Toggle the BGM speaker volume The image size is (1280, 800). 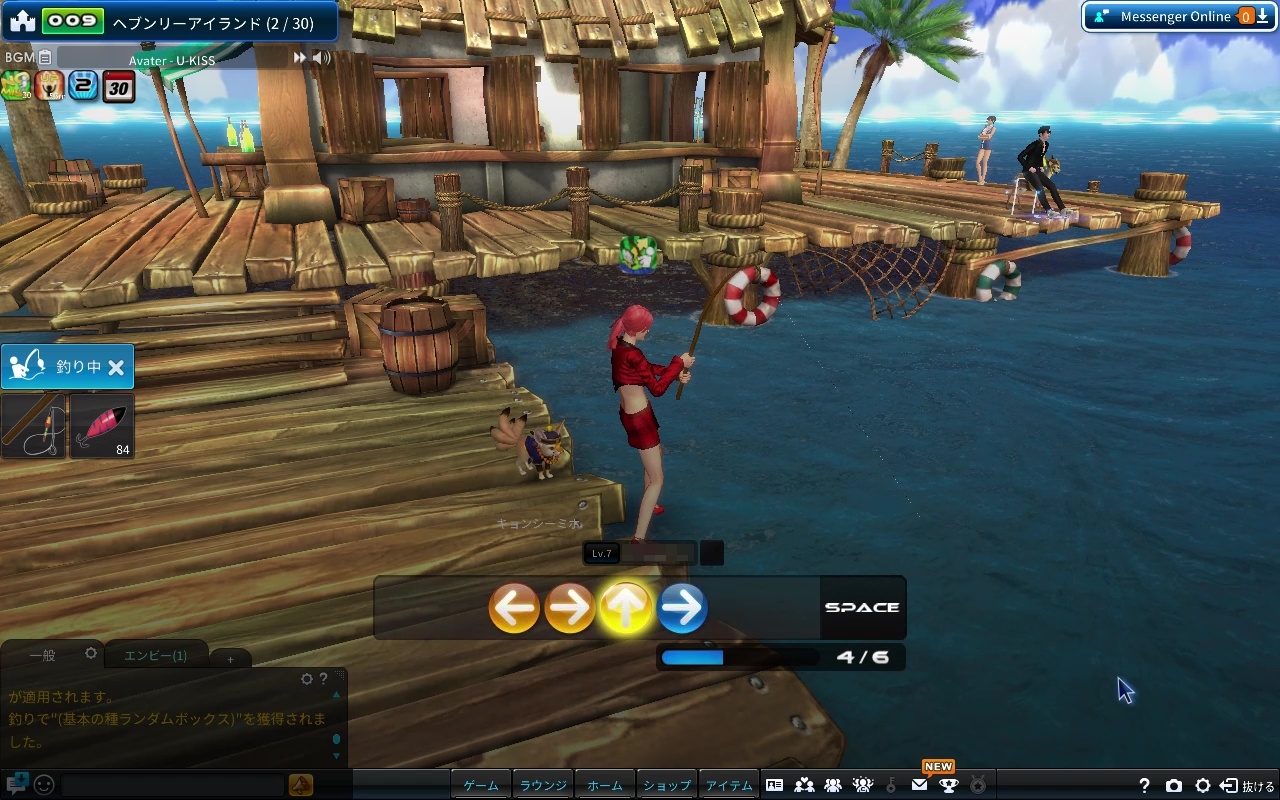click(x=321, y=58)
